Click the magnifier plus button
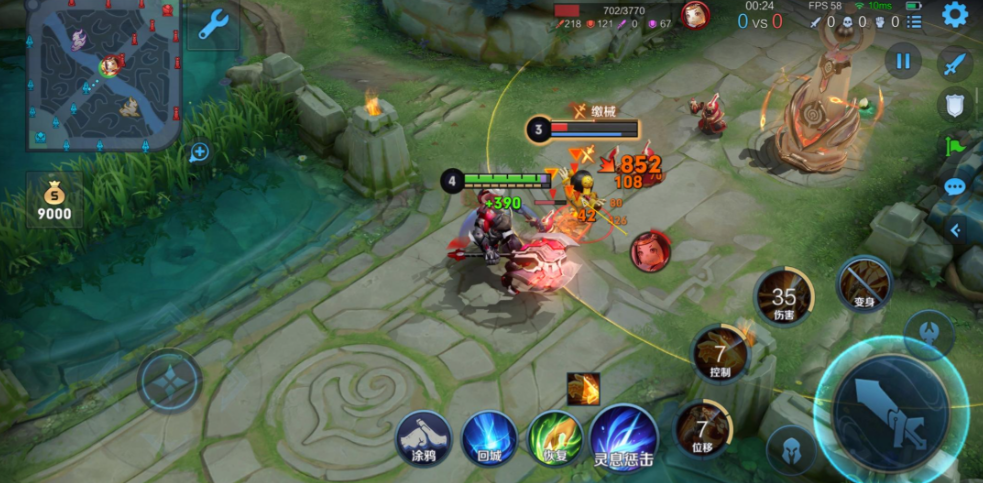 pos(199,152)
